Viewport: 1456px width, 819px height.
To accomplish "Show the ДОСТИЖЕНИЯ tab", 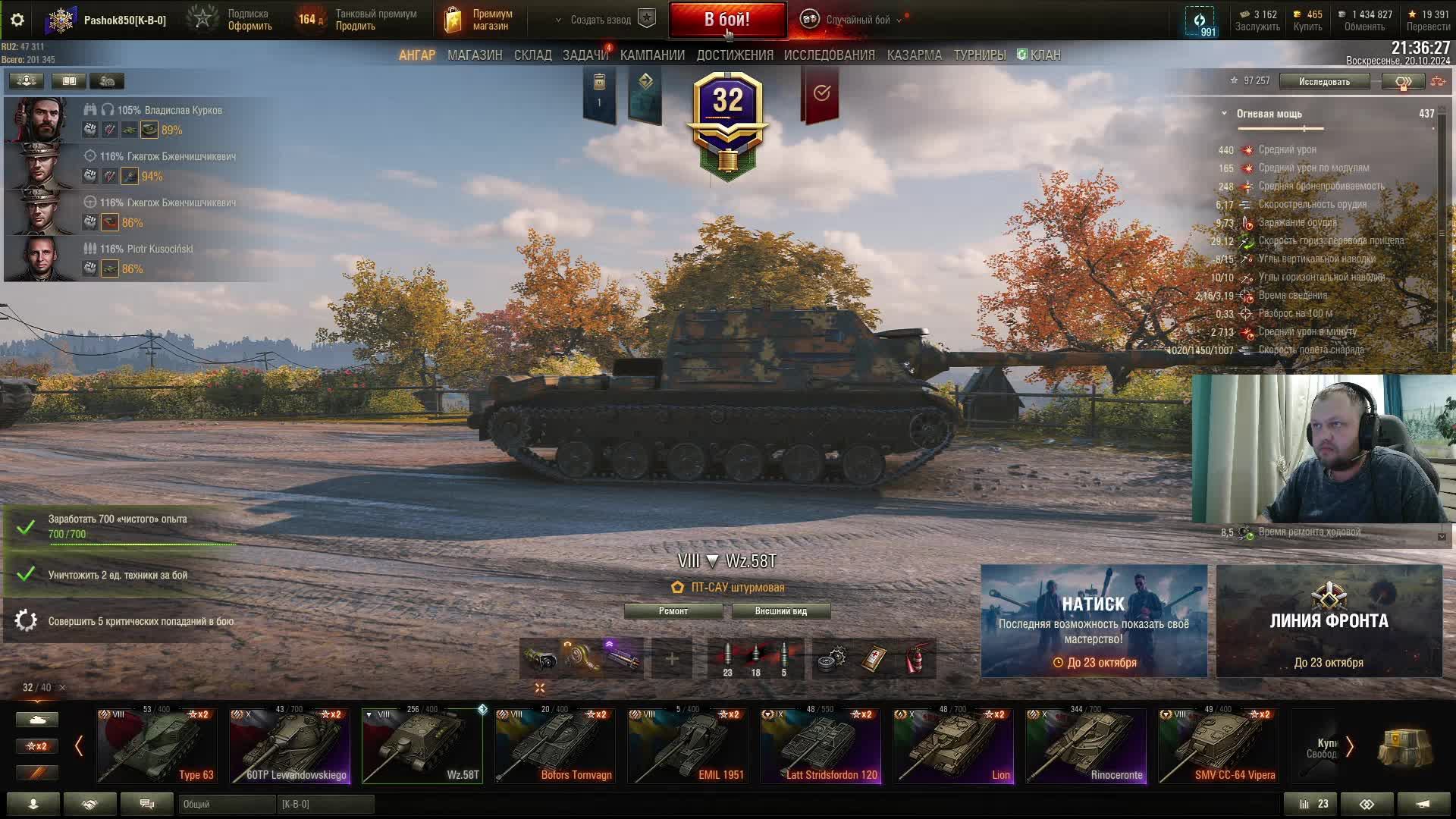I will pos(734,55).
